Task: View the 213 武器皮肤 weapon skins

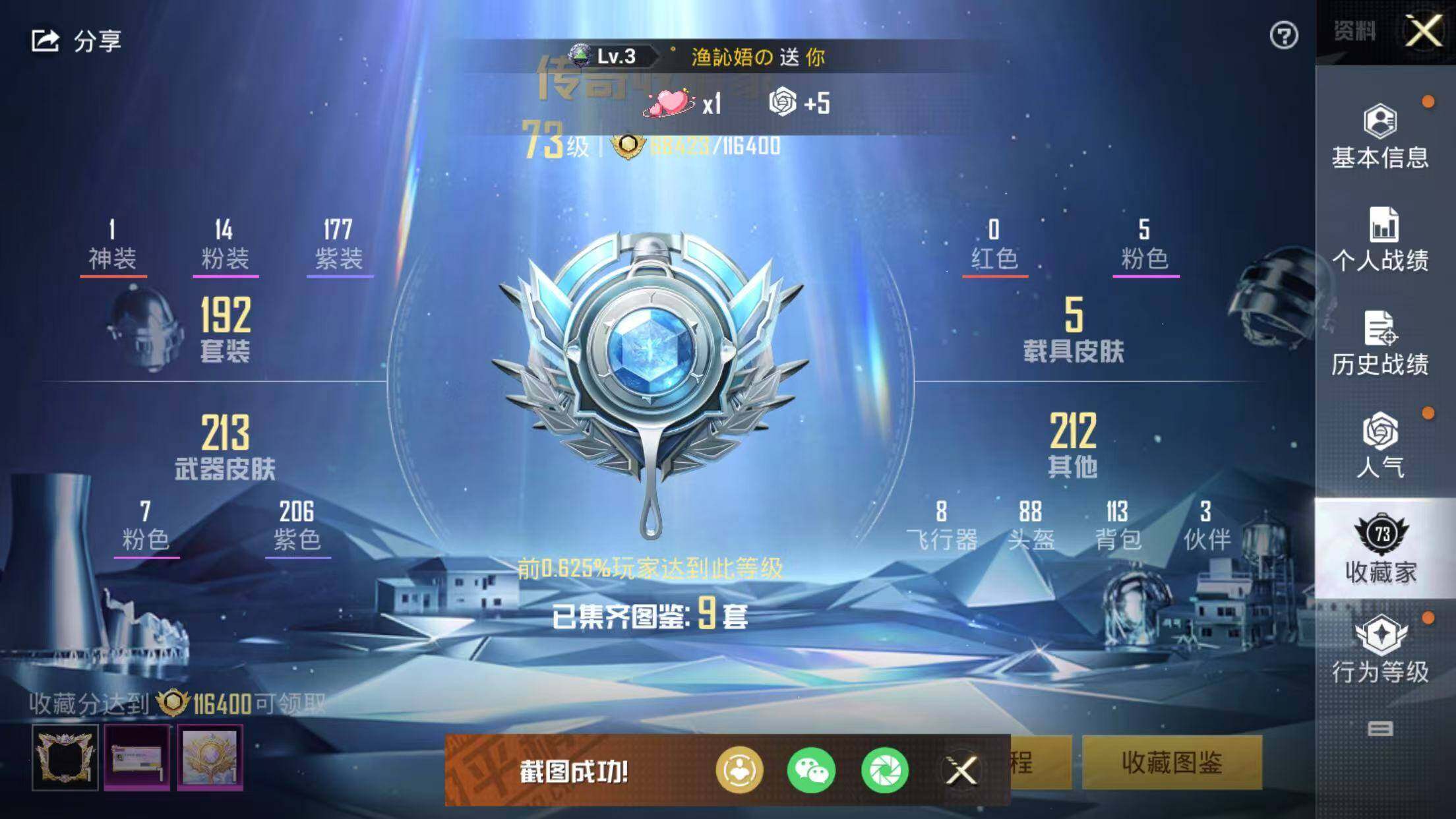Action: click(225, 446)
